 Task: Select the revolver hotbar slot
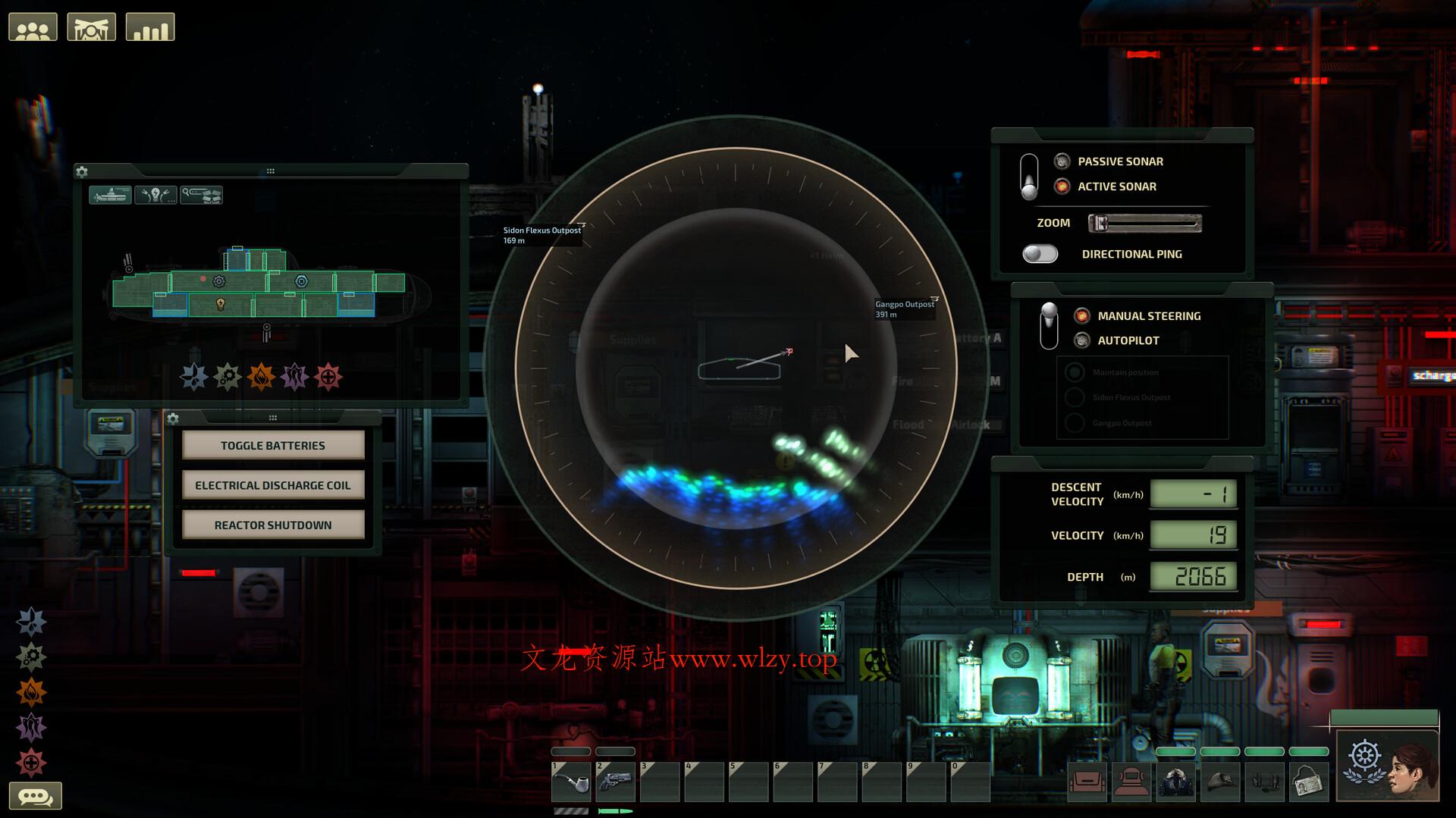(615, 782)
